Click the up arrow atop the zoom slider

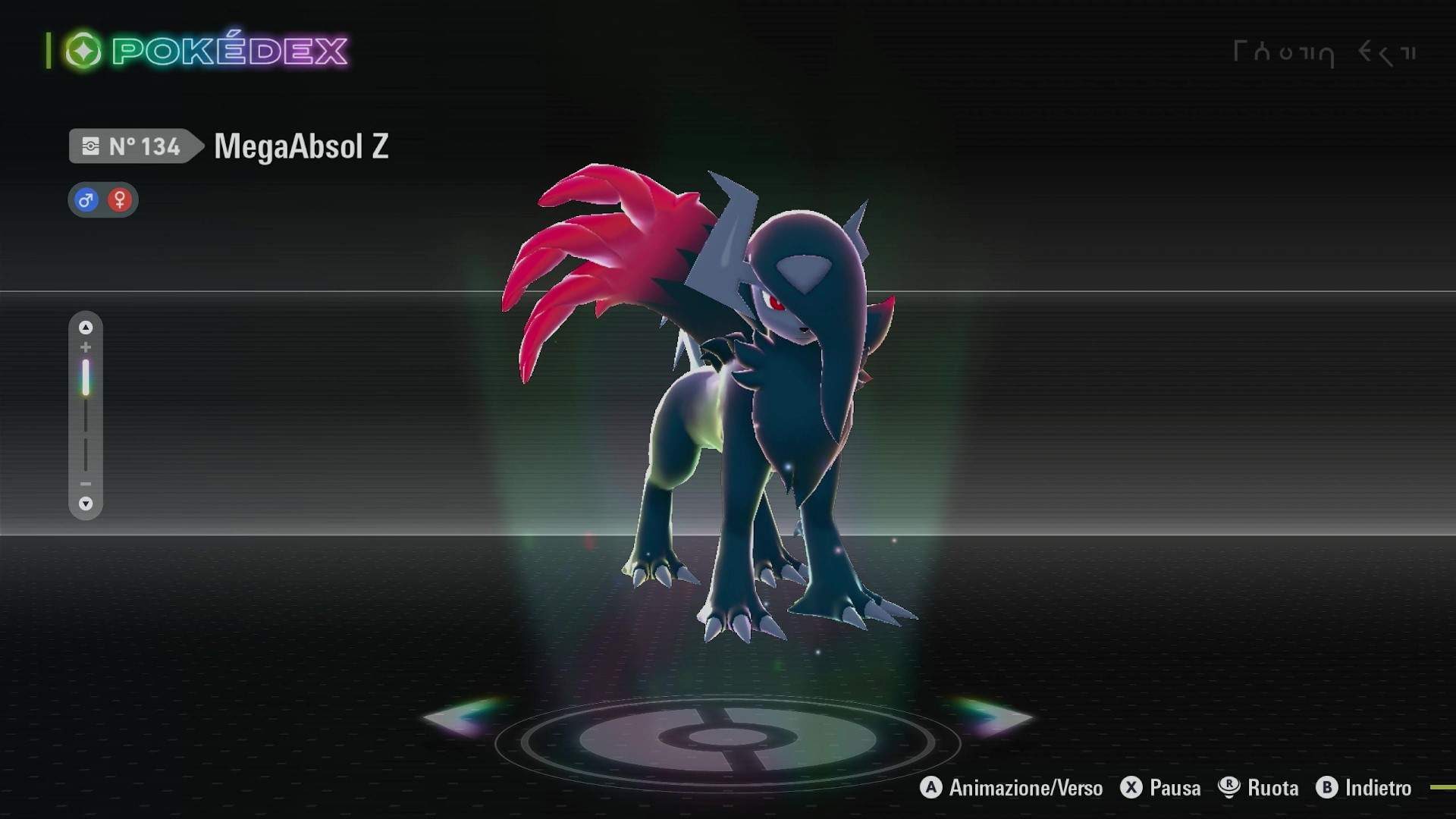coord(86,326)
